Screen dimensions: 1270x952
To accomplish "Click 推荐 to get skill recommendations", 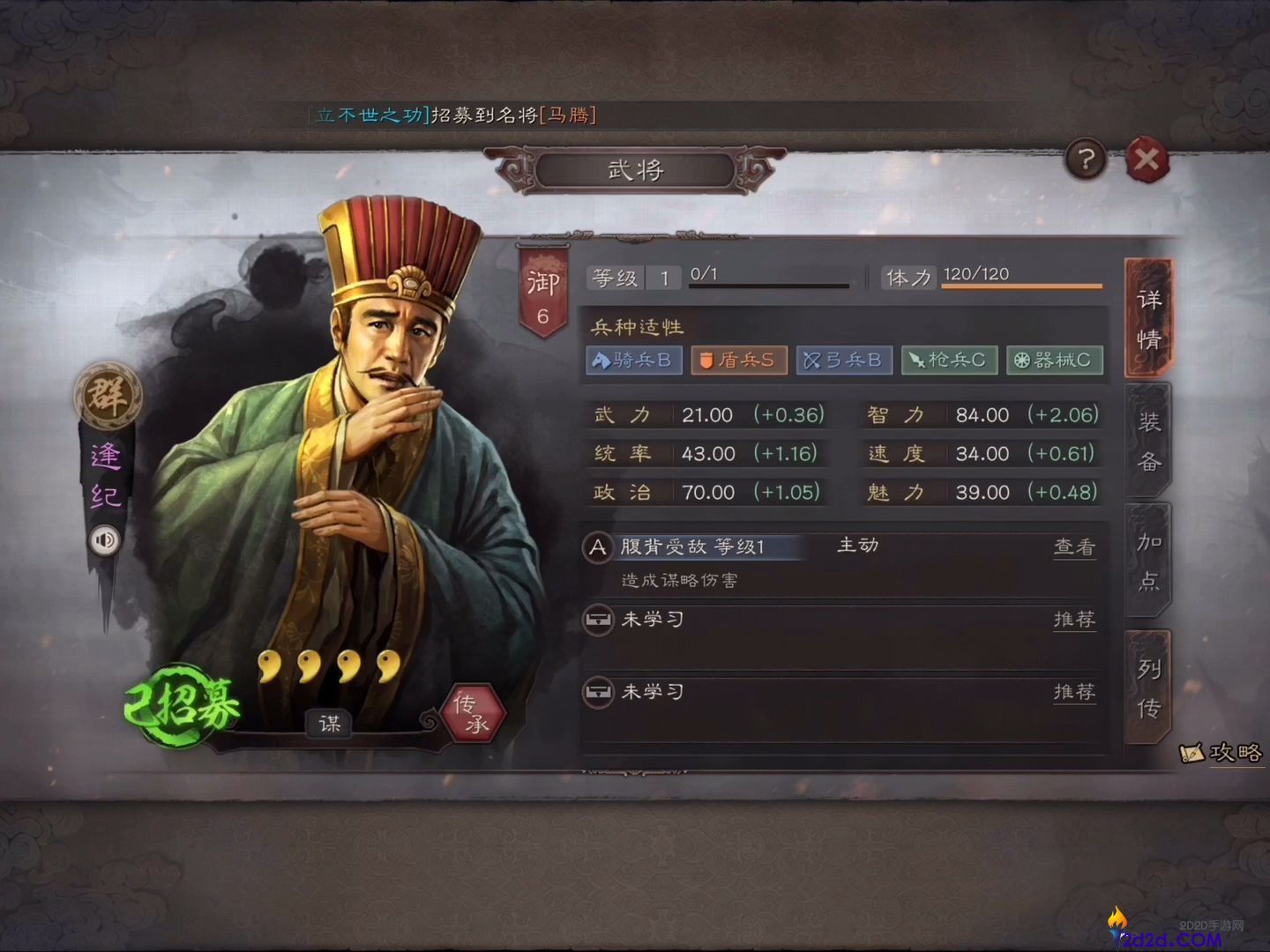I will pos(1073,621).
